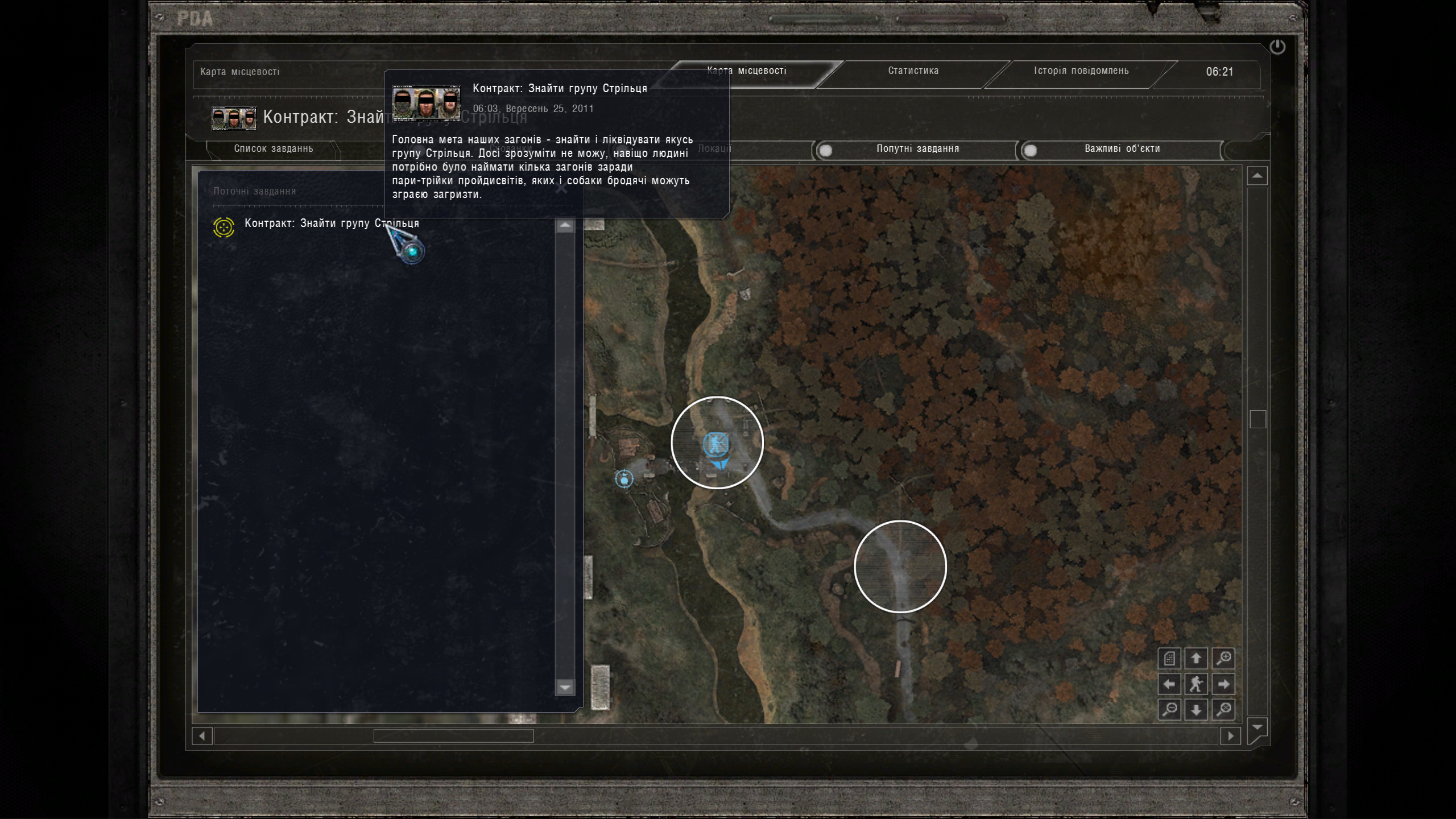This screenshot has height=819, width=1456.
Task: Open the Історія повідомлень tab
Action: [1081, 71]
